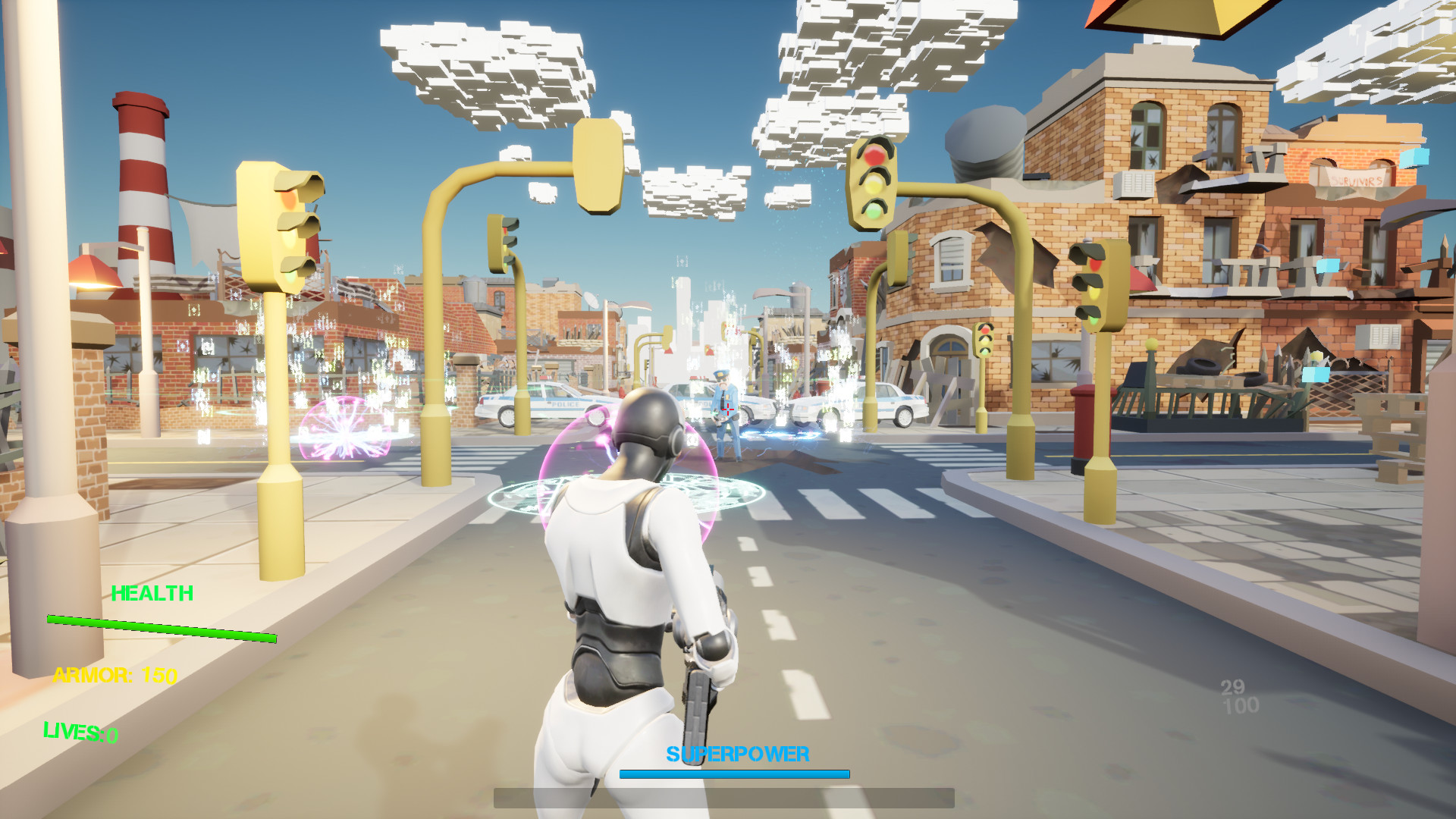Select the police officer standing in the crosswalk

pyautogui.click(x=724, y=413)
